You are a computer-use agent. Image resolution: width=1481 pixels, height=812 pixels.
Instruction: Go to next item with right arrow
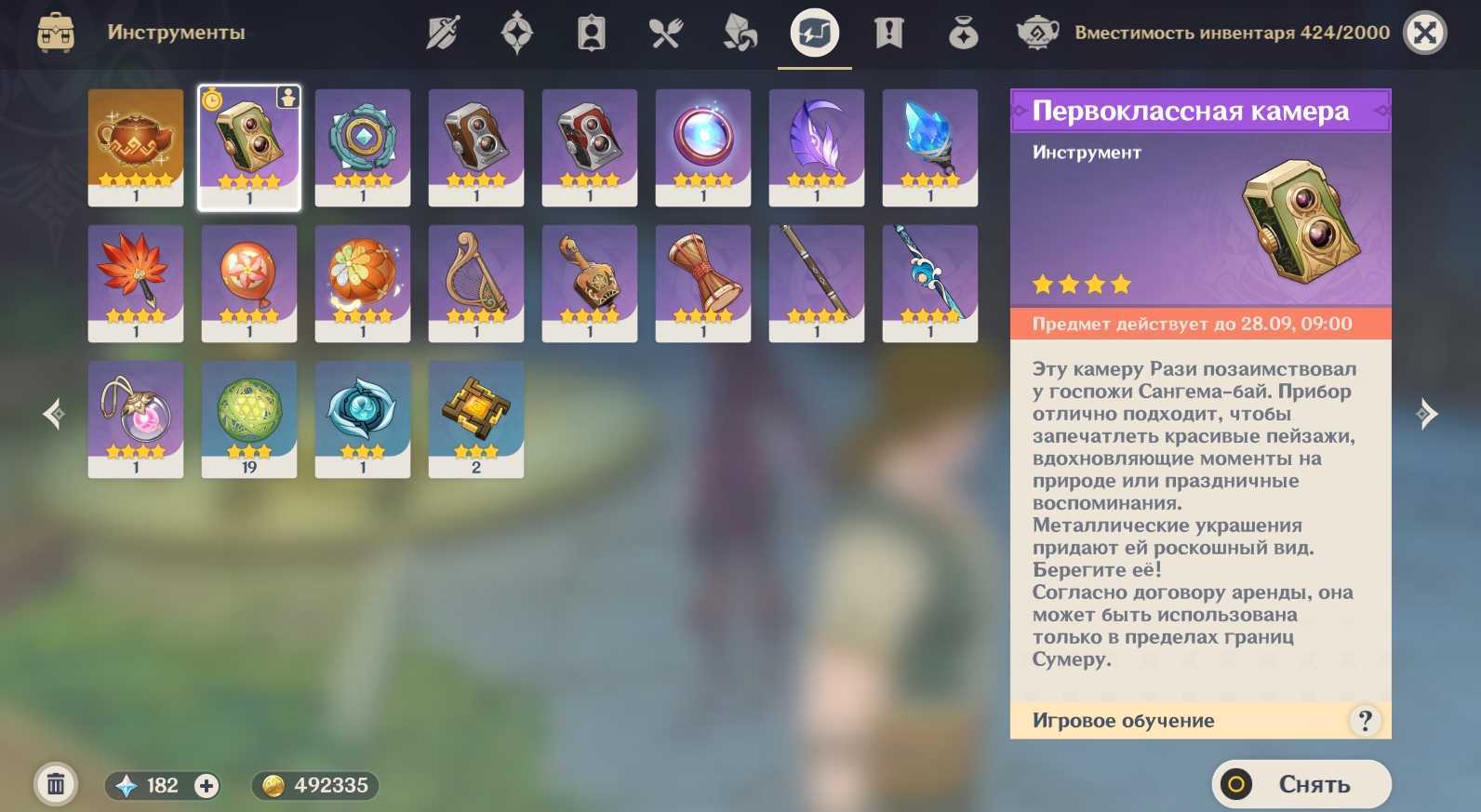[x=1426, y=414]
